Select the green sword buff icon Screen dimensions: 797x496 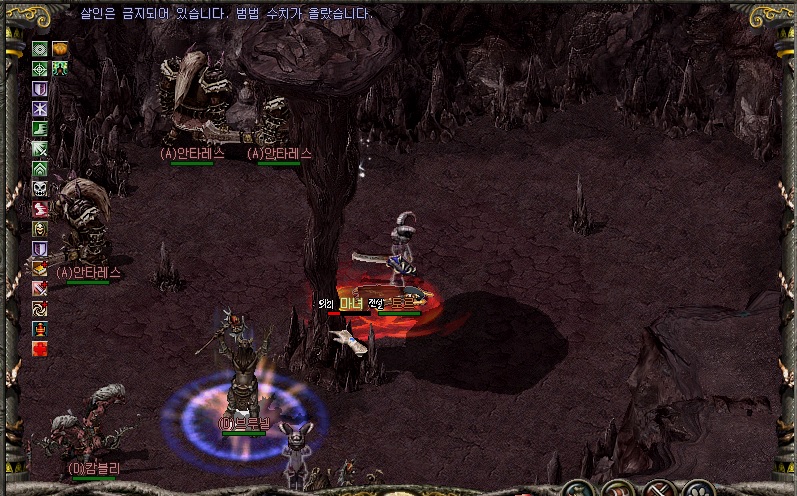[x=40, y=148]
